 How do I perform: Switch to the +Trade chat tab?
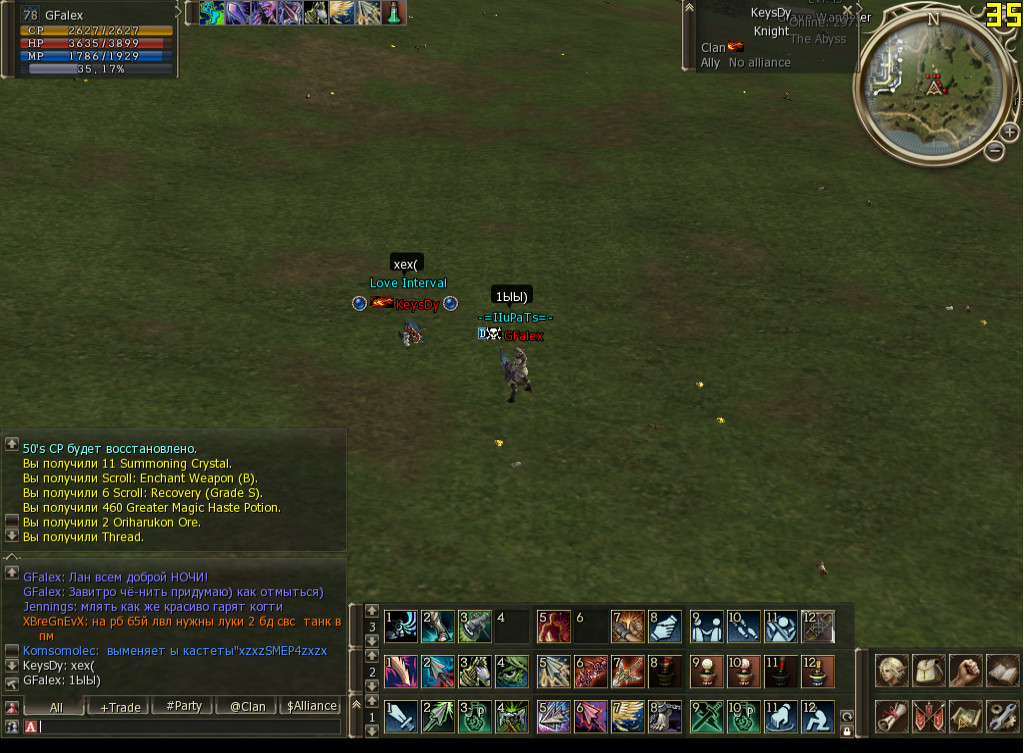(120, 706)
